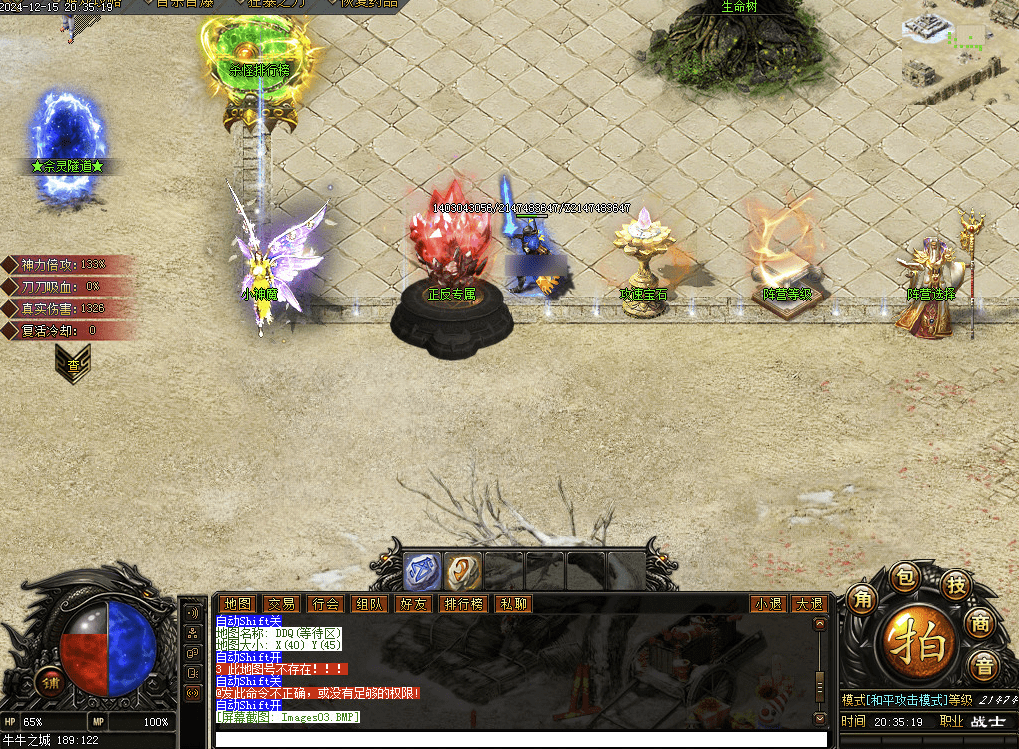
Task: Open the 商 shop button
Action: pyautogui.click(x=980, y=623)
